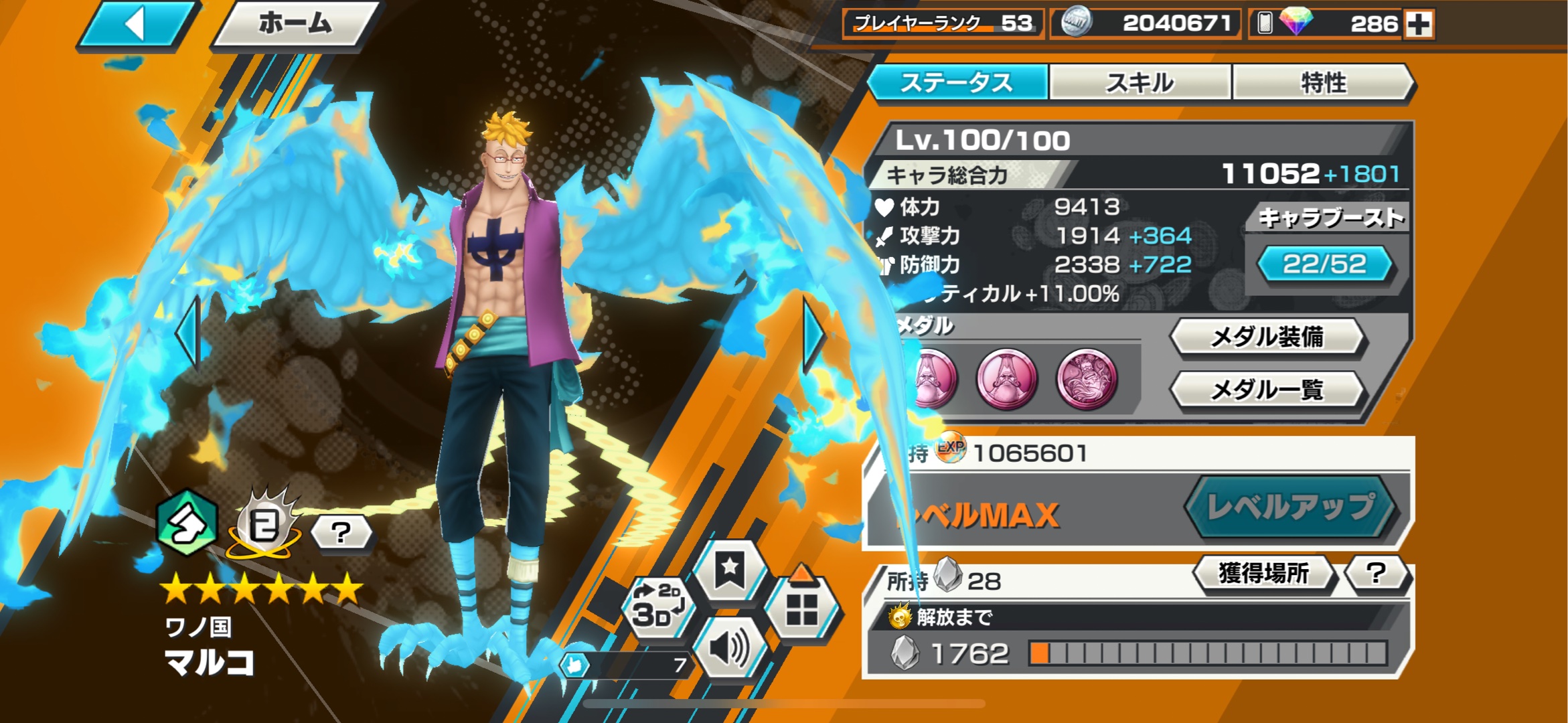Select the third equipped medal
This screenshot has width=1568, height=723.
[1087, 379]
